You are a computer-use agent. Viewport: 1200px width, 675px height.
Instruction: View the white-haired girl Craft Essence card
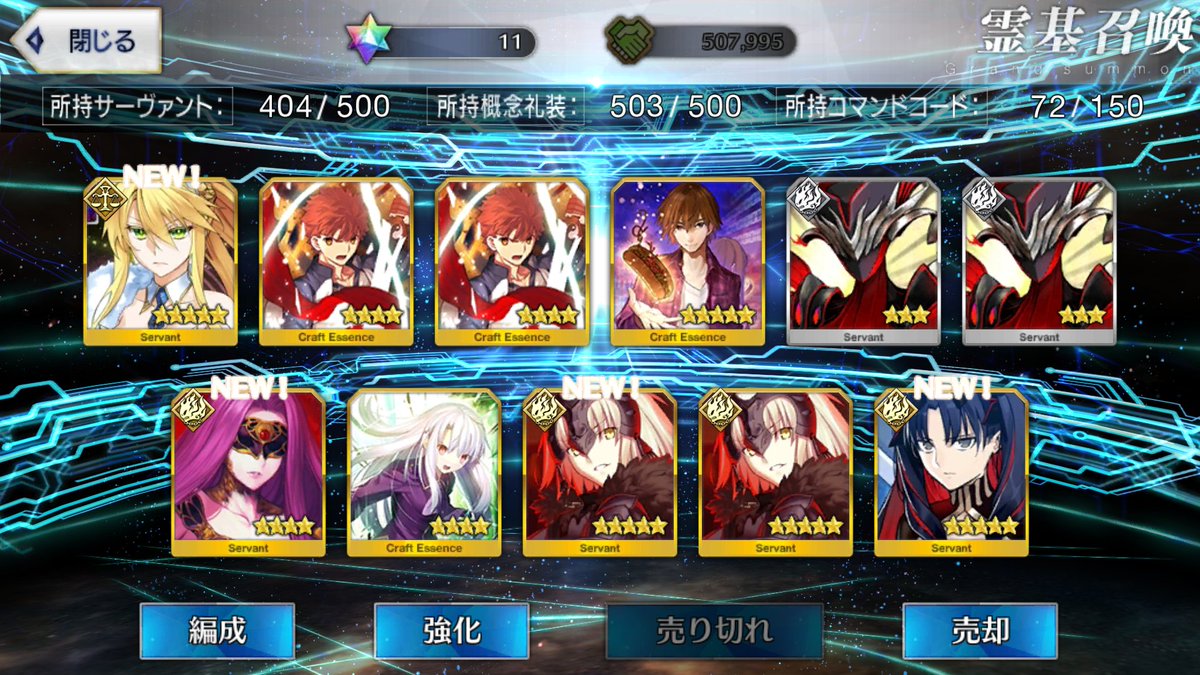pyautogui.click(x=424, y=472)
